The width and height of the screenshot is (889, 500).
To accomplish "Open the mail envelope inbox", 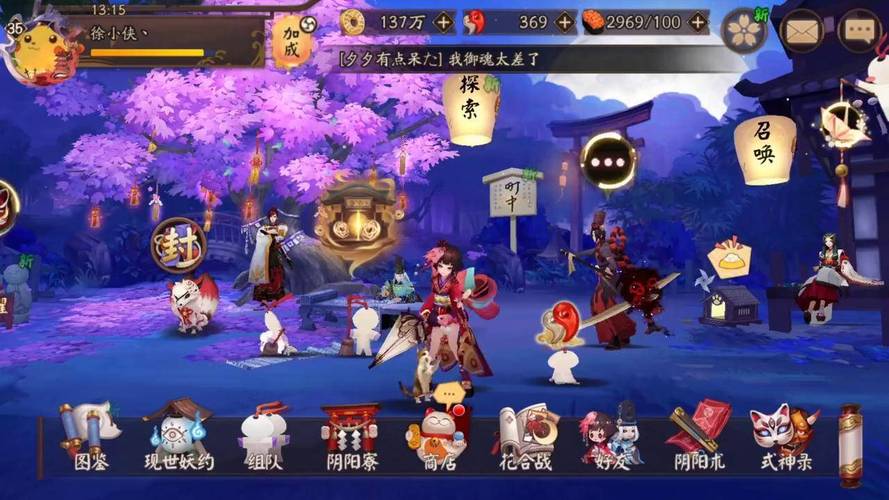I will click(x=801, y=30).
